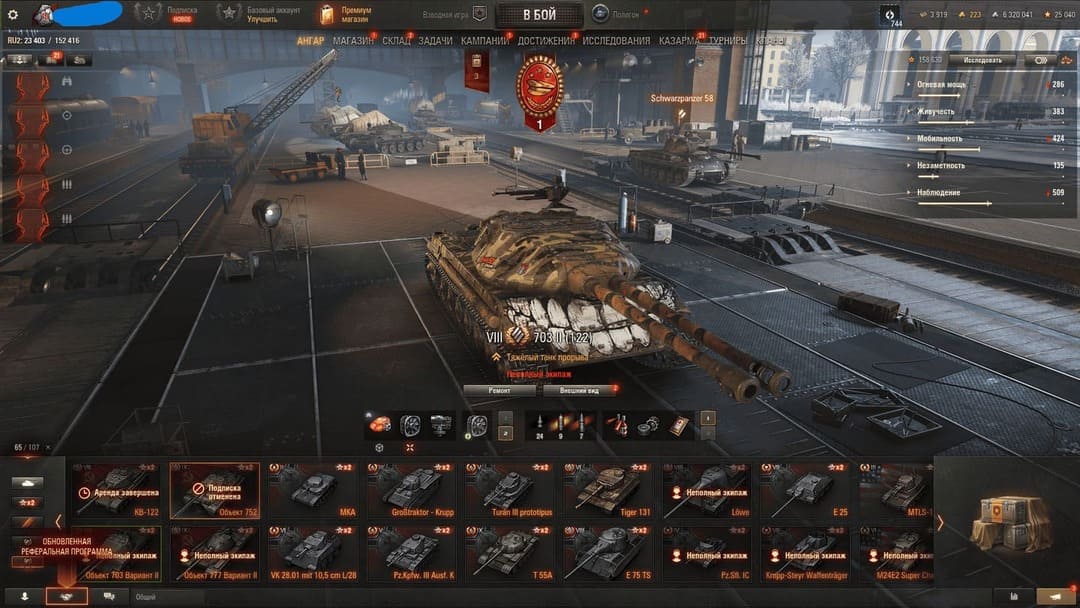Go to the «ЗАДАЧИ» tab
The height and width of the screenshot is (608, 1080).
[435, 41]
